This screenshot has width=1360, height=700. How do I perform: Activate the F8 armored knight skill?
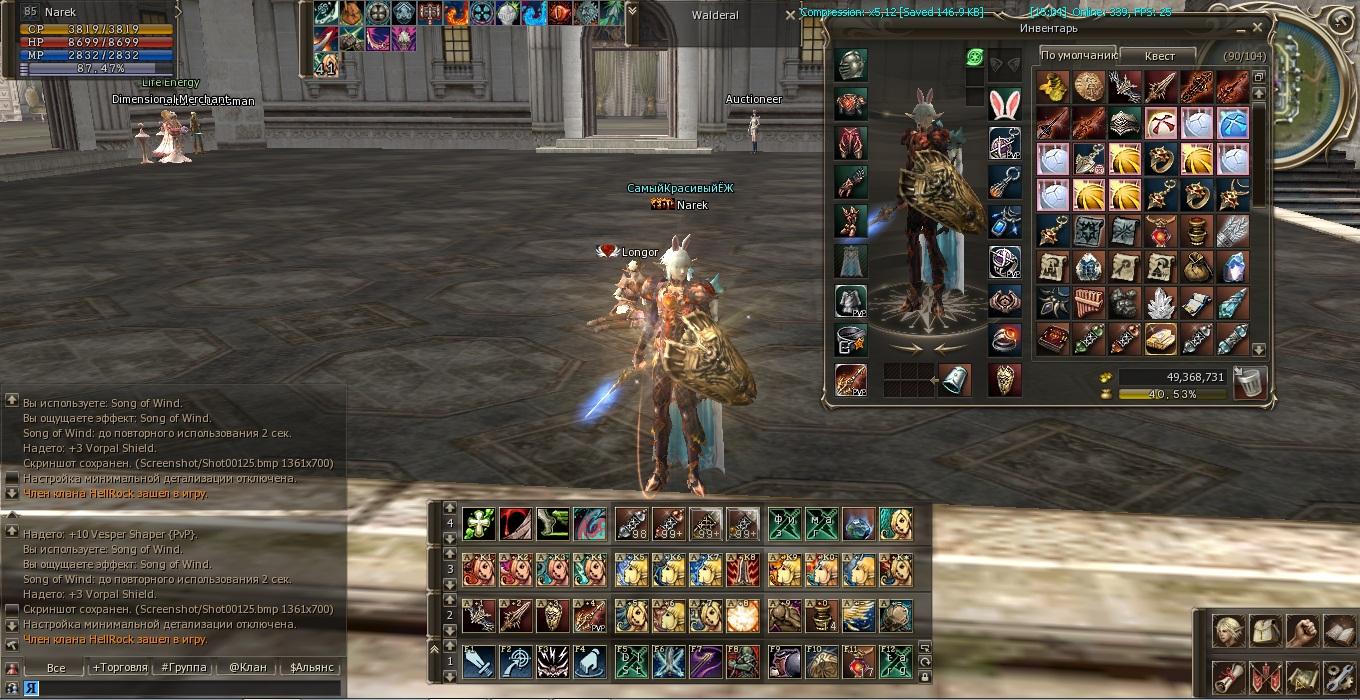[x=742, y=661]
